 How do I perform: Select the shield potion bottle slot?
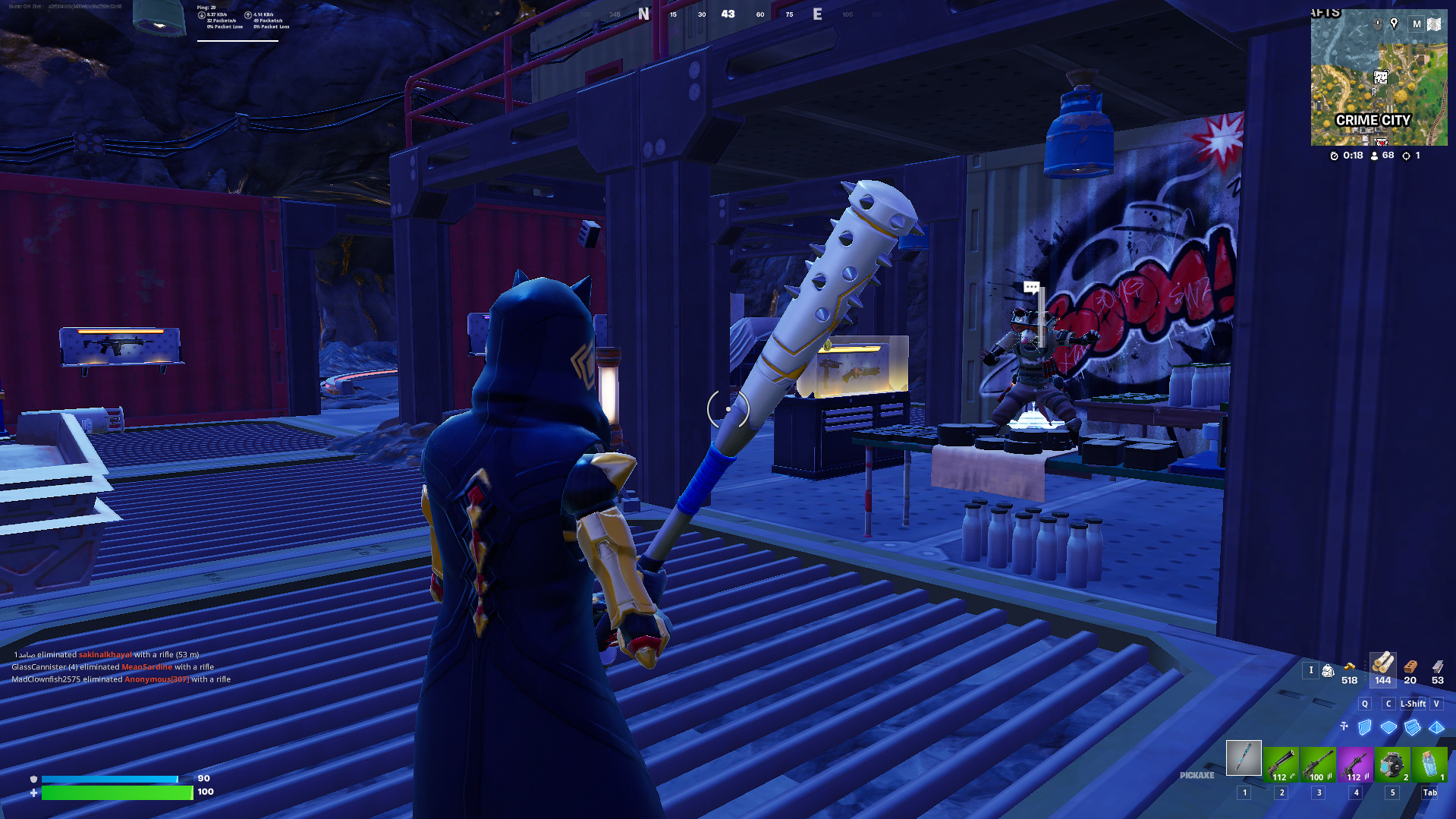(x=1429, y=764)
